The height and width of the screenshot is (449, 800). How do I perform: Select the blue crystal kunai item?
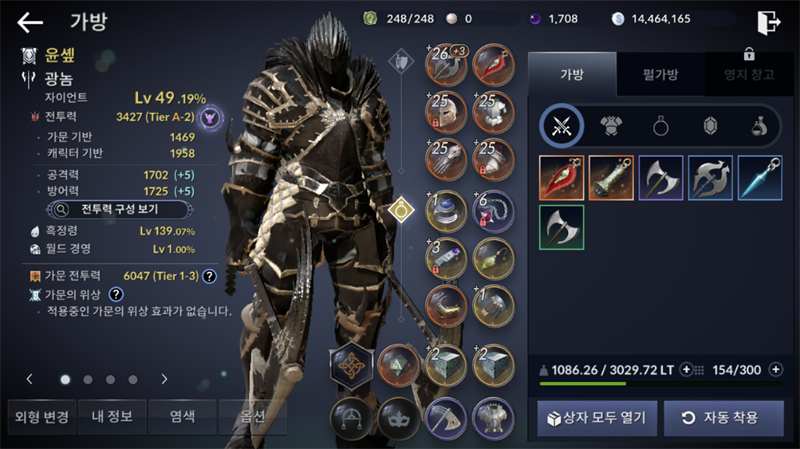pyautogui.click(x=759, y=177)
